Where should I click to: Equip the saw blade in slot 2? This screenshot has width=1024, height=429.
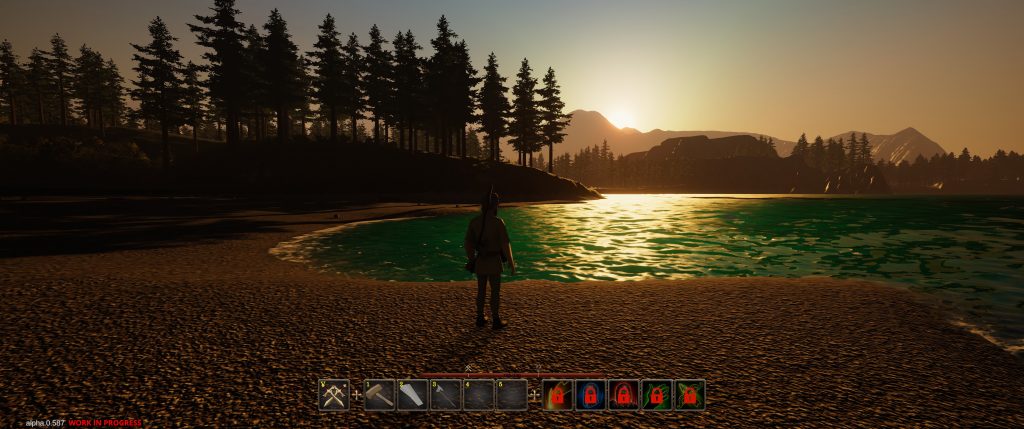[x=412, y=395]
